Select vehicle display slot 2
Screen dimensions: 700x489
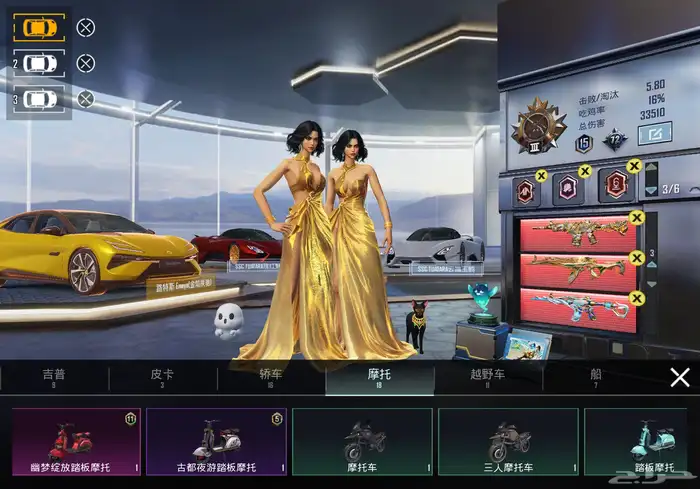40,63
